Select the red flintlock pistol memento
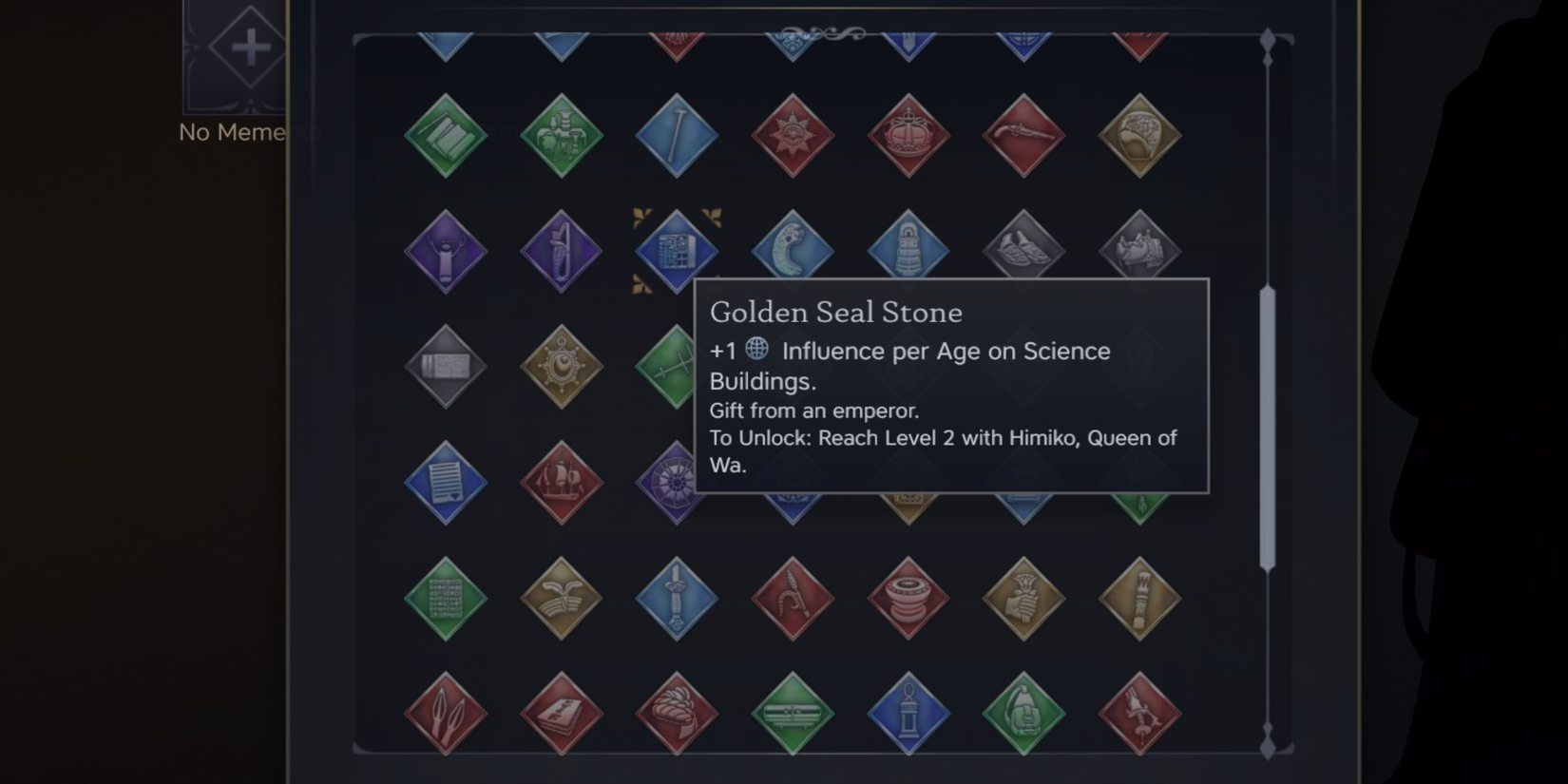 tap(1024, 133)
